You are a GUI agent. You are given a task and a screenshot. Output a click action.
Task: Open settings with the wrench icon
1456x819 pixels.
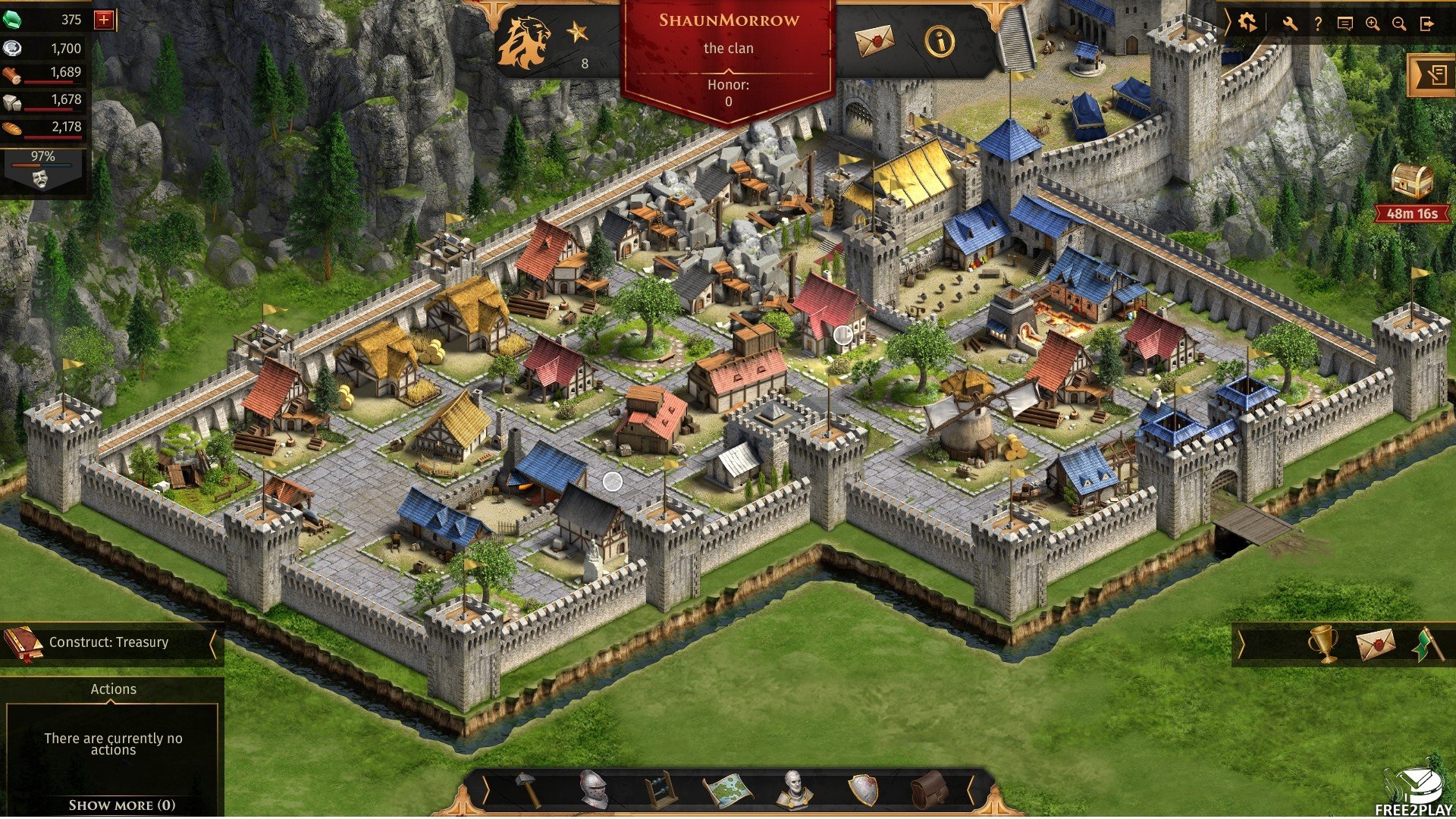pos(1290,24)
